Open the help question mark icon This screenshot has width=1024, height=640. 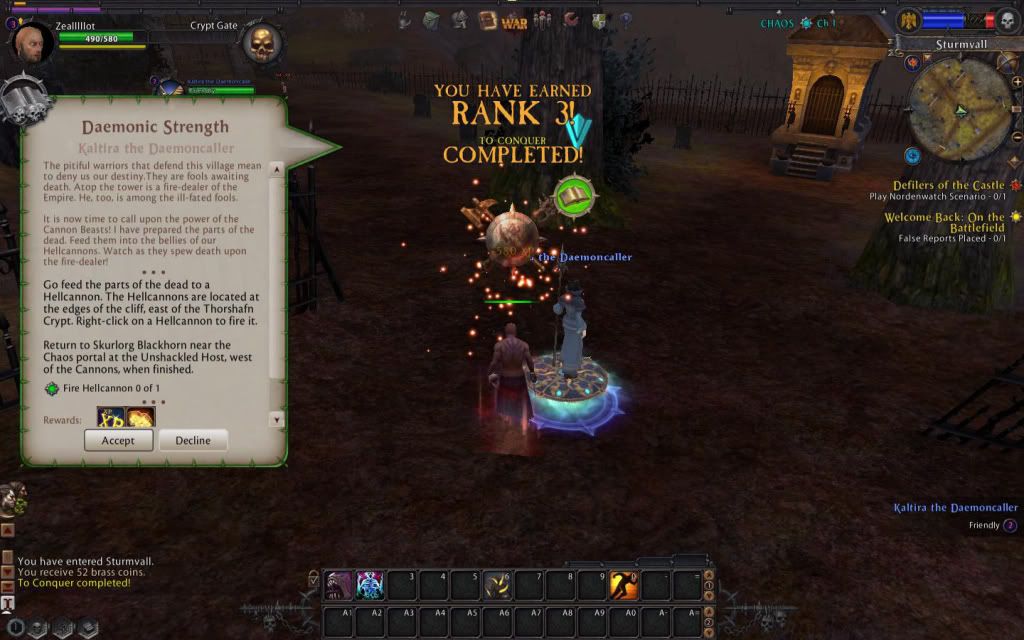[626, 19]
